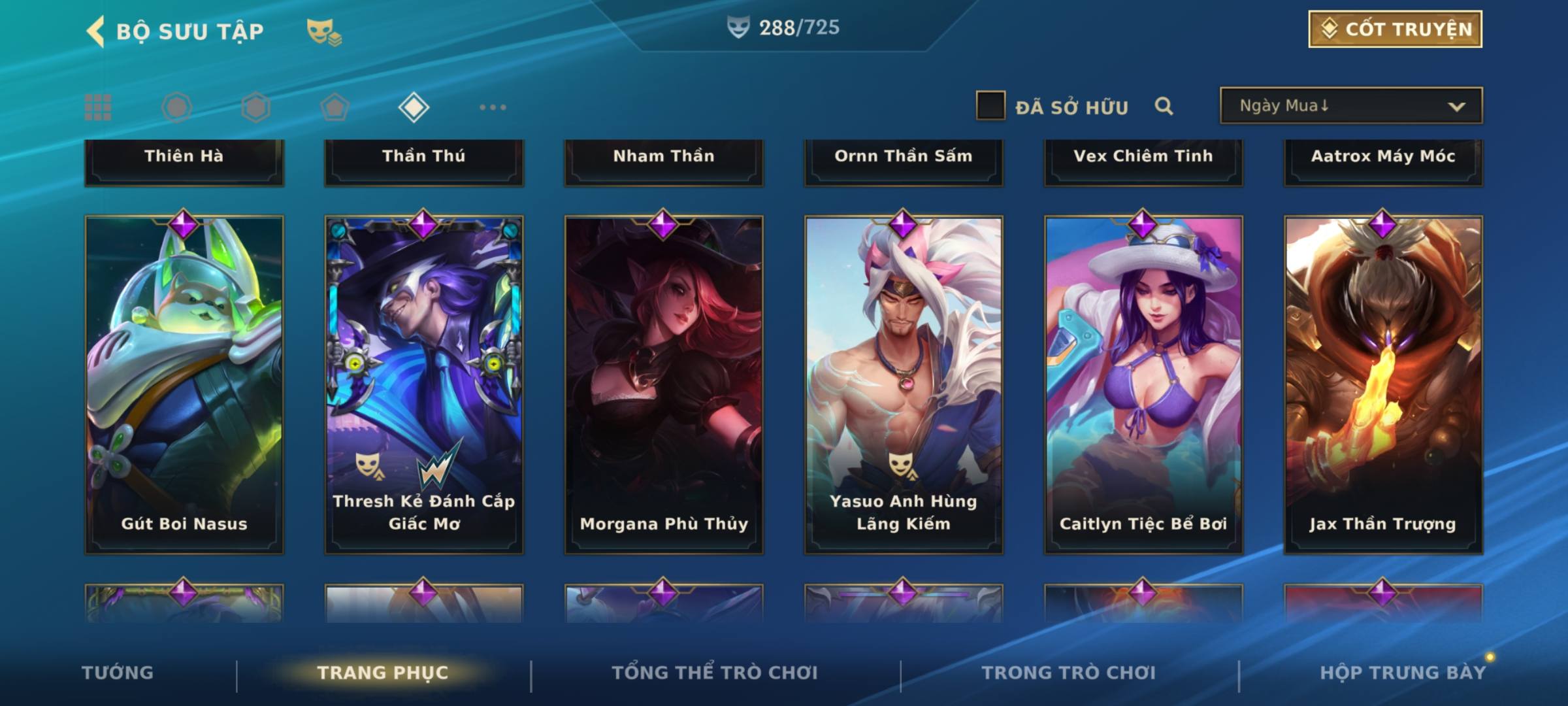Show all skins with the grid filter
The image size is (1568, 706).
[x=98, y=107]
